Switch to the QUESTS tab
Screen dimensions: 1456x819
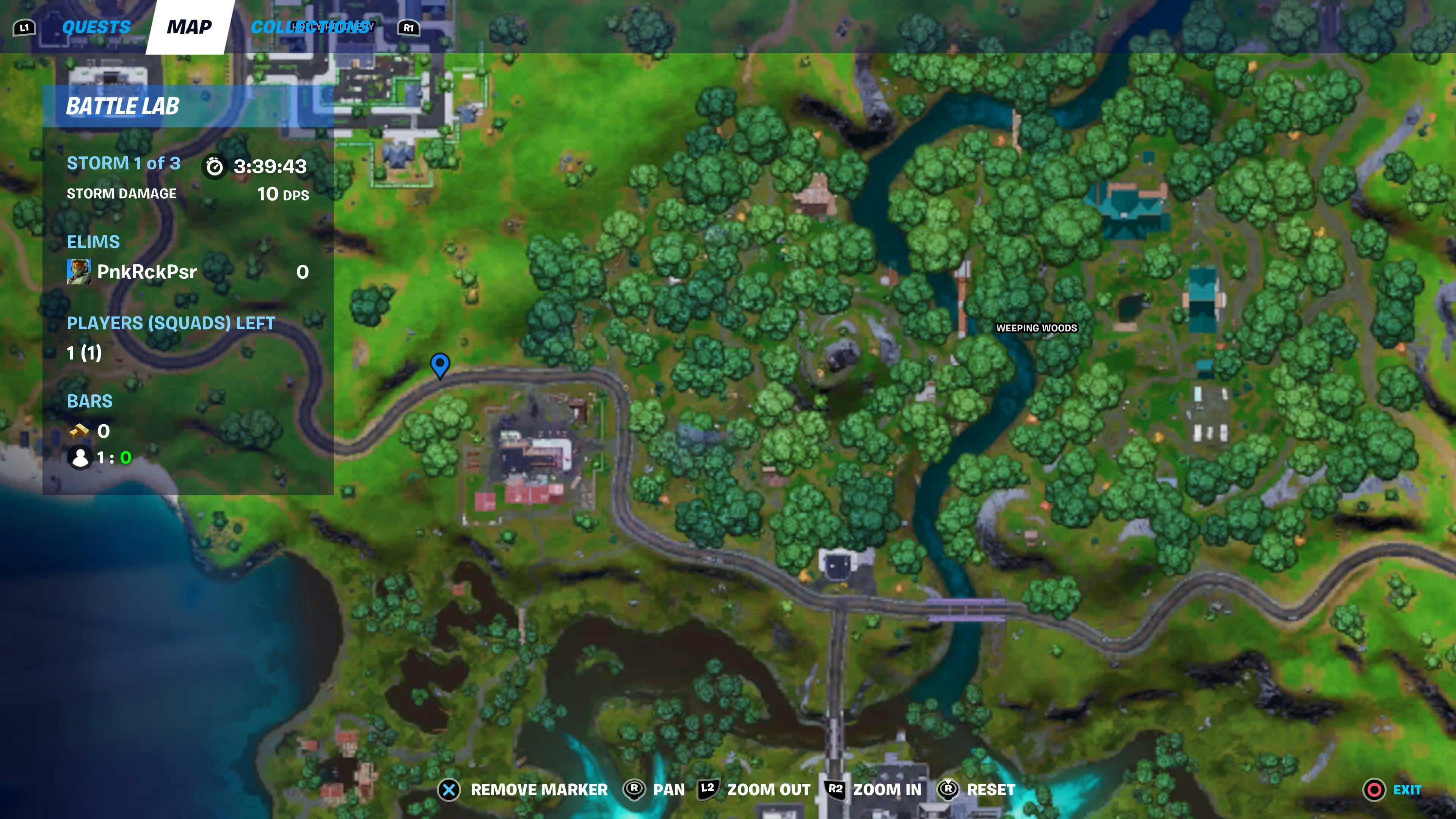tap(96, 26)
